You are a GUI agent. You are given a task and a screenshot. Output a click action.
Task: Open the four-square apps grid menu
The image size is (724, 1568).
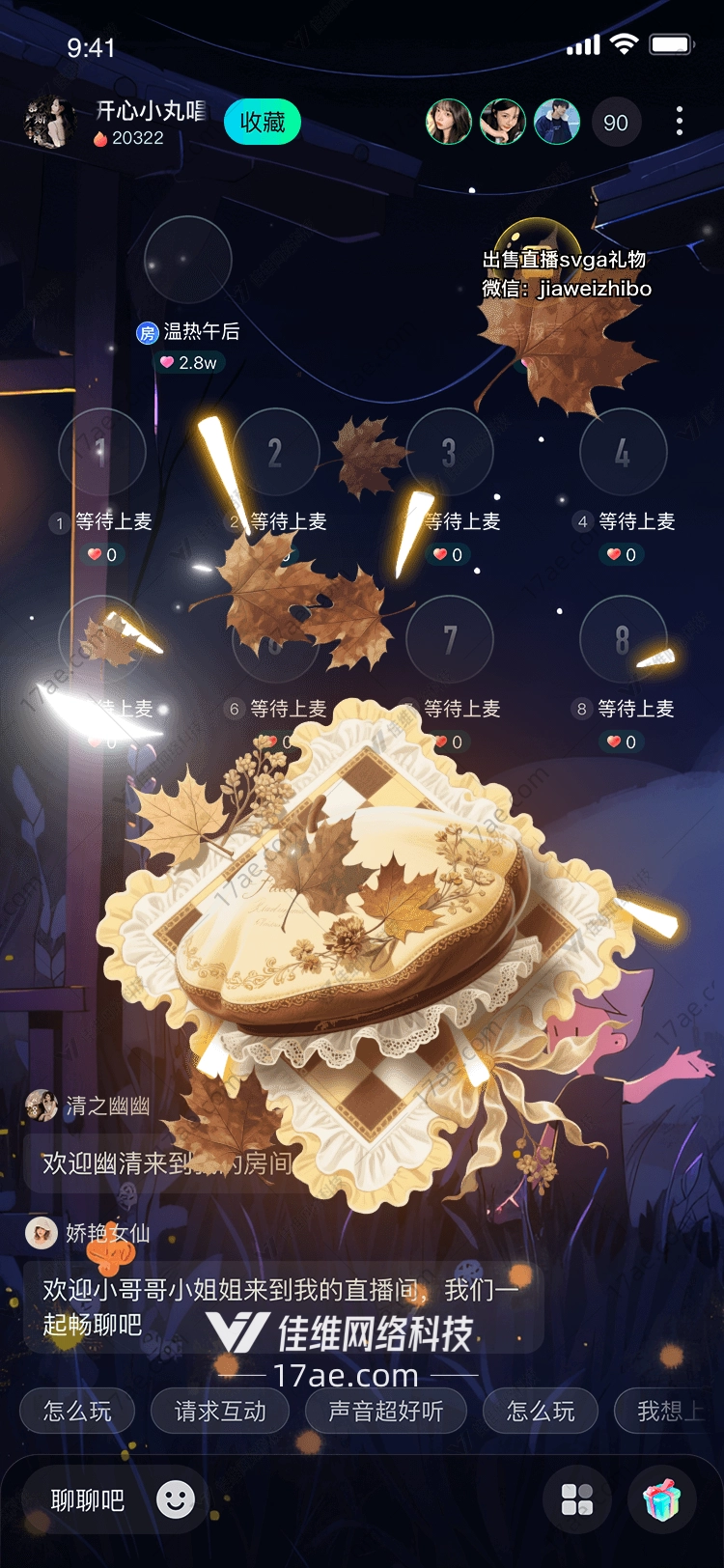(577, 1499)
